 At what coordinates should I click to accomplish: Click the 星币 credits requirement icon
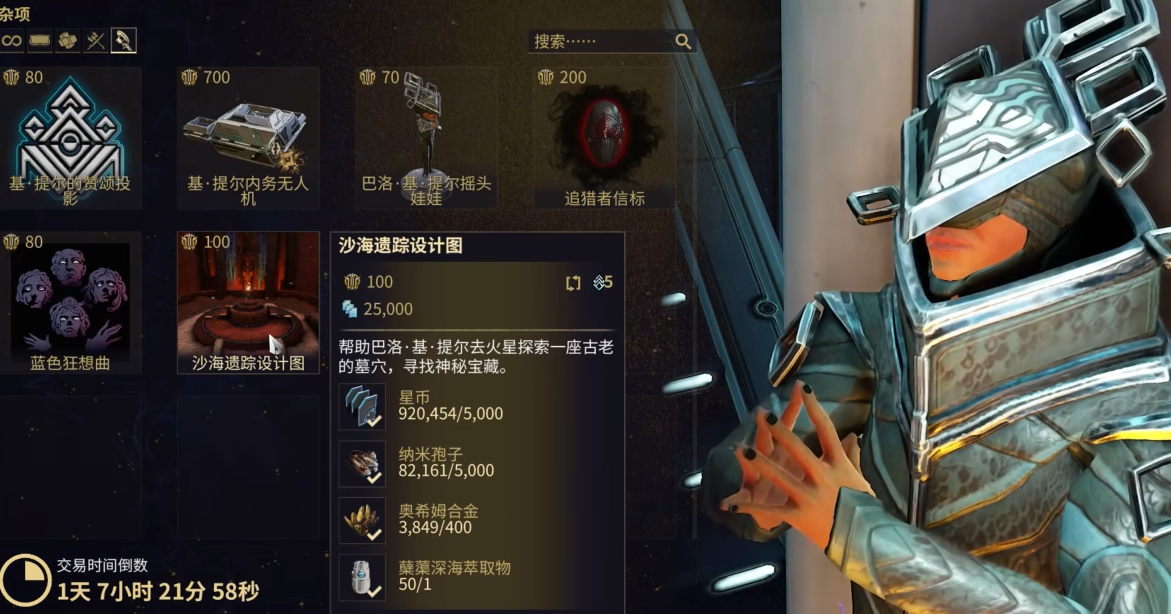[x=362, y=407]
